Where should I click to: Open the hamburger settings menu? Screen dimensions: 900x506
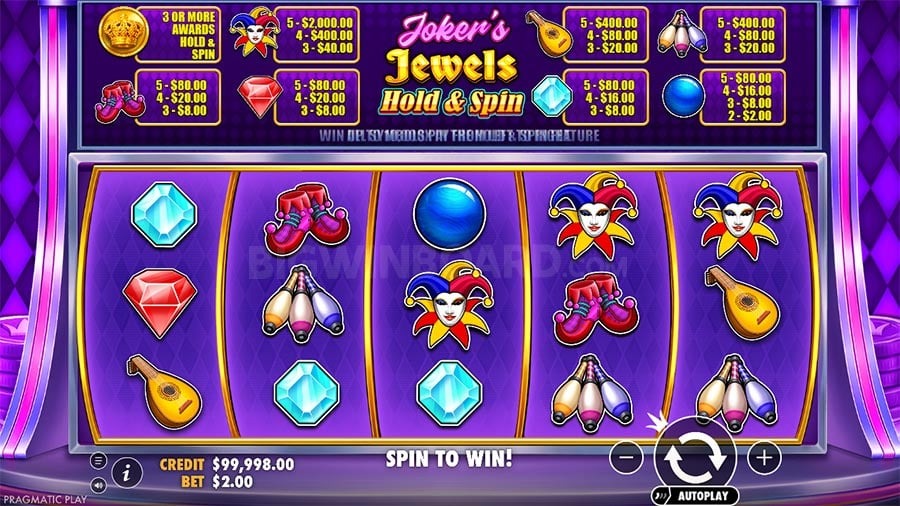[99, 461]
